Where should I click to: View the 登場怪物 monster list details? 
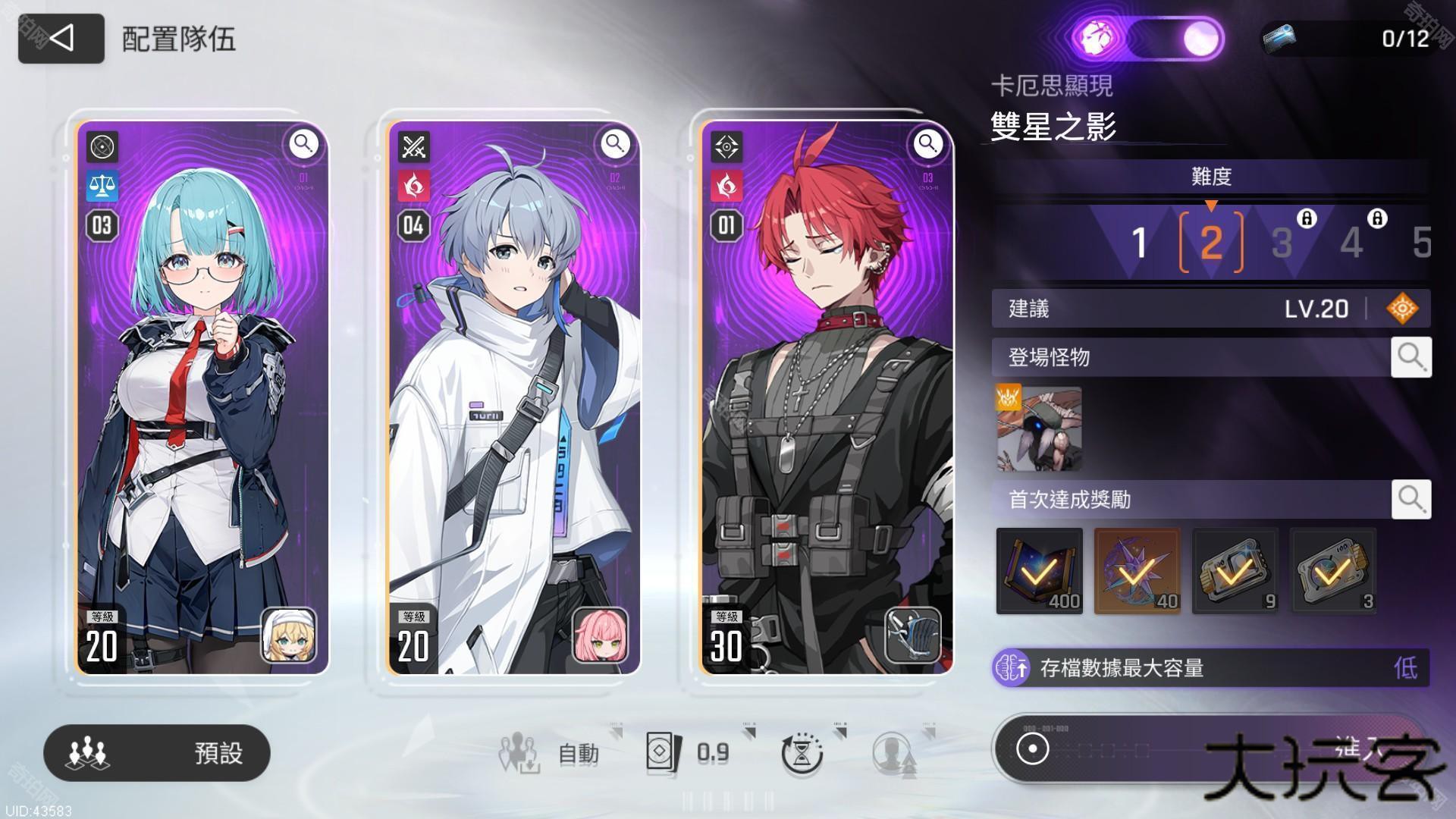(1410, 356)
